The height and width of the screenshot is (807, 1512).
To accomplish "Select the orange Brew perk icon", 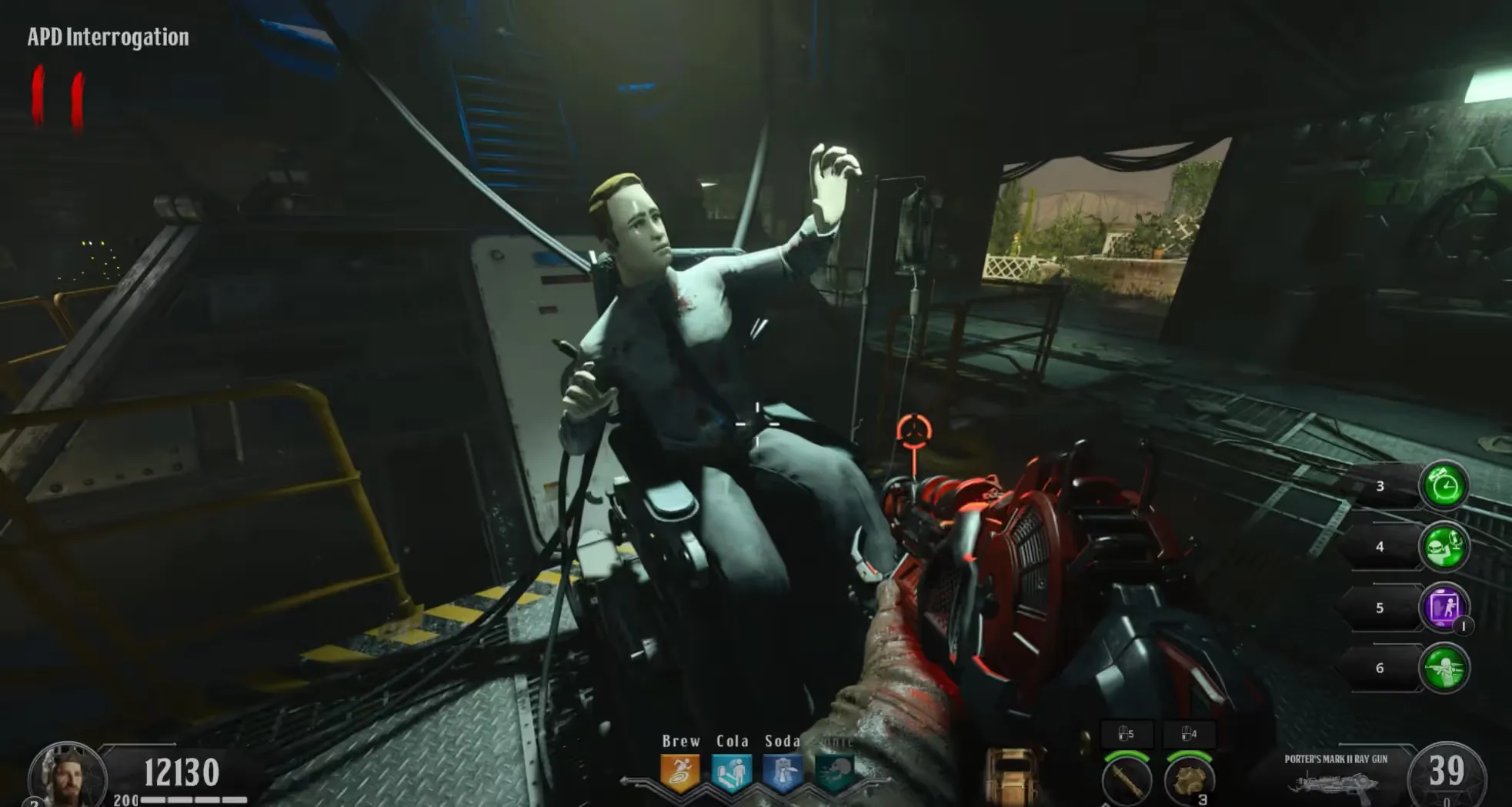I will coord(680,773).
